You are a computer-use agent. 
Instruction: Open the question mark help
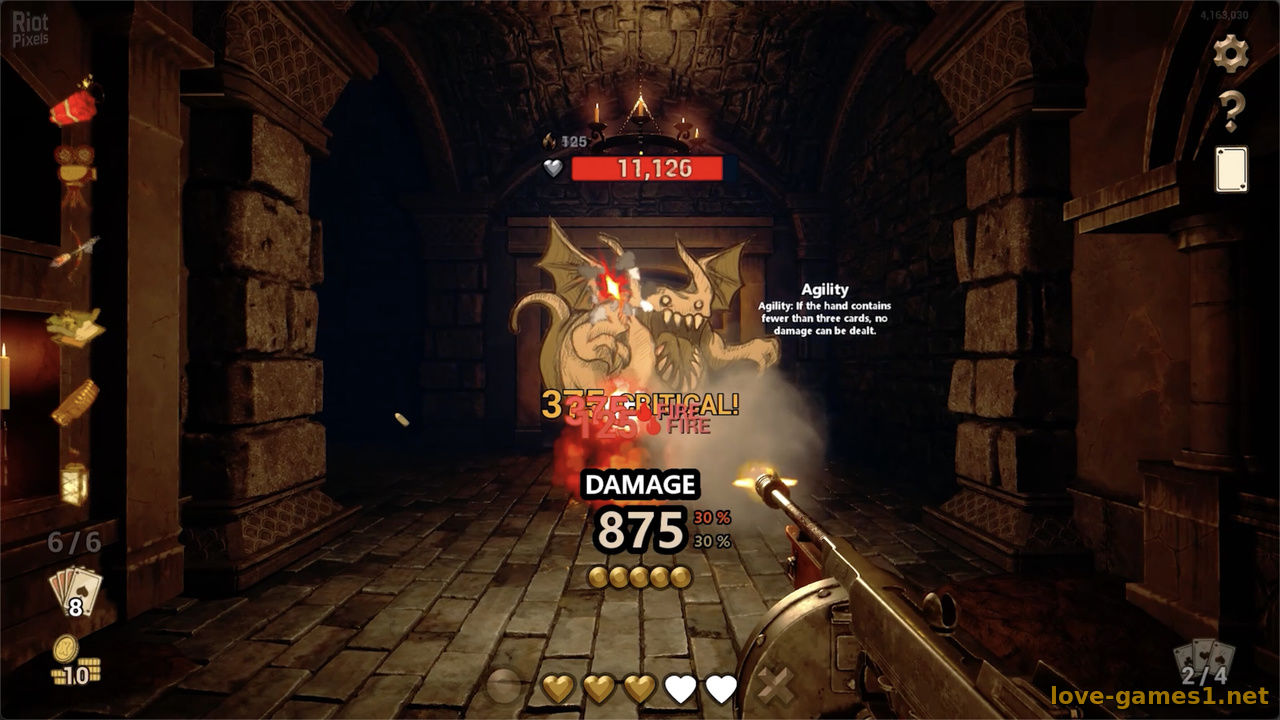[1231, 111]
